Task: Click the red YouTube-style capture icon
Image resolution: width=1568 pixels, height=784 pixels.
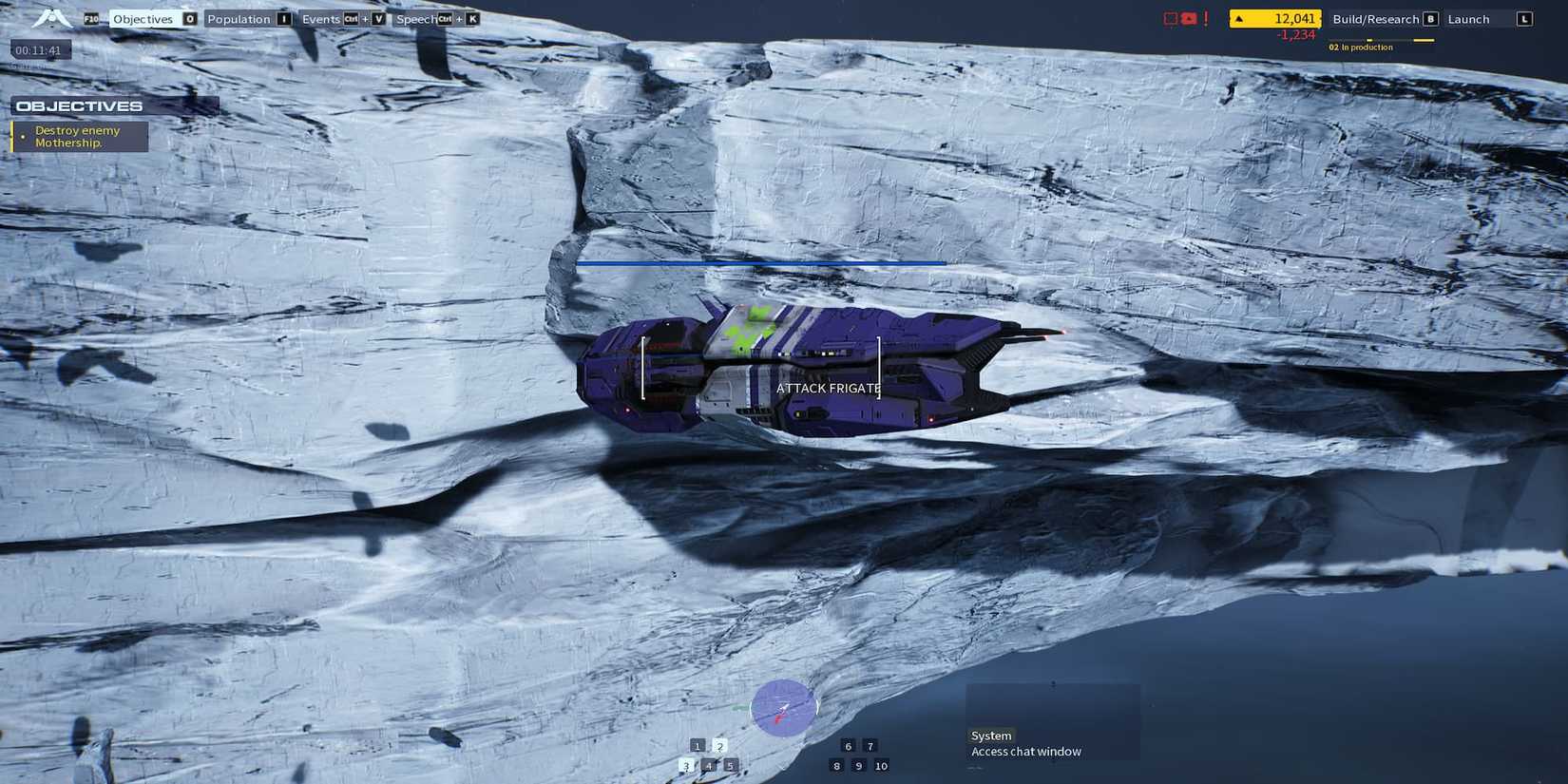Action: pyautogui.click(x=1188, y=17)
